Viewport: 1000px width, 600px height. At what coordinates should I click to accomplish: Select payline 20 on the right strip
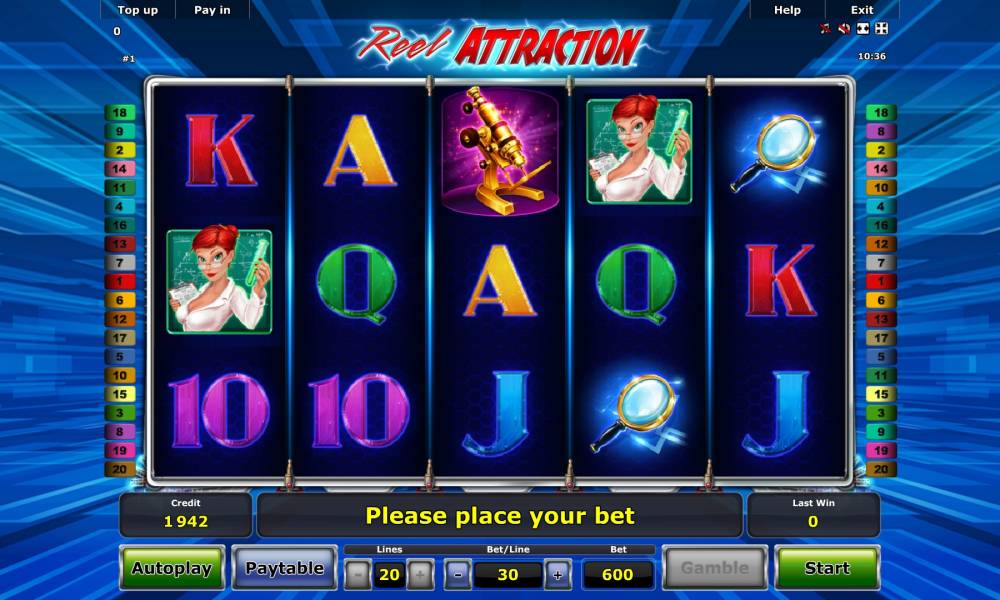click(880, 468)
